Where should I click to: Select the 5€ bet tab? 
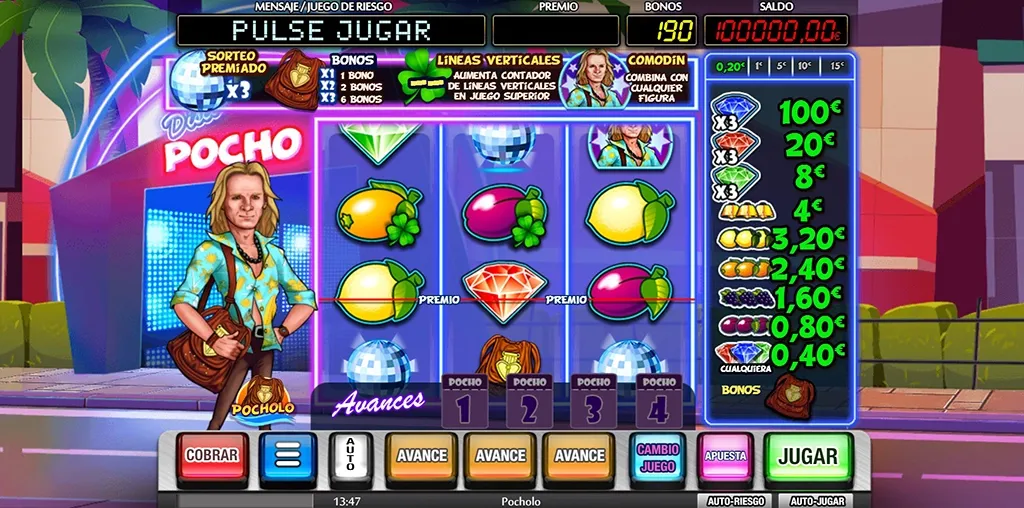[x=781, y=66]
